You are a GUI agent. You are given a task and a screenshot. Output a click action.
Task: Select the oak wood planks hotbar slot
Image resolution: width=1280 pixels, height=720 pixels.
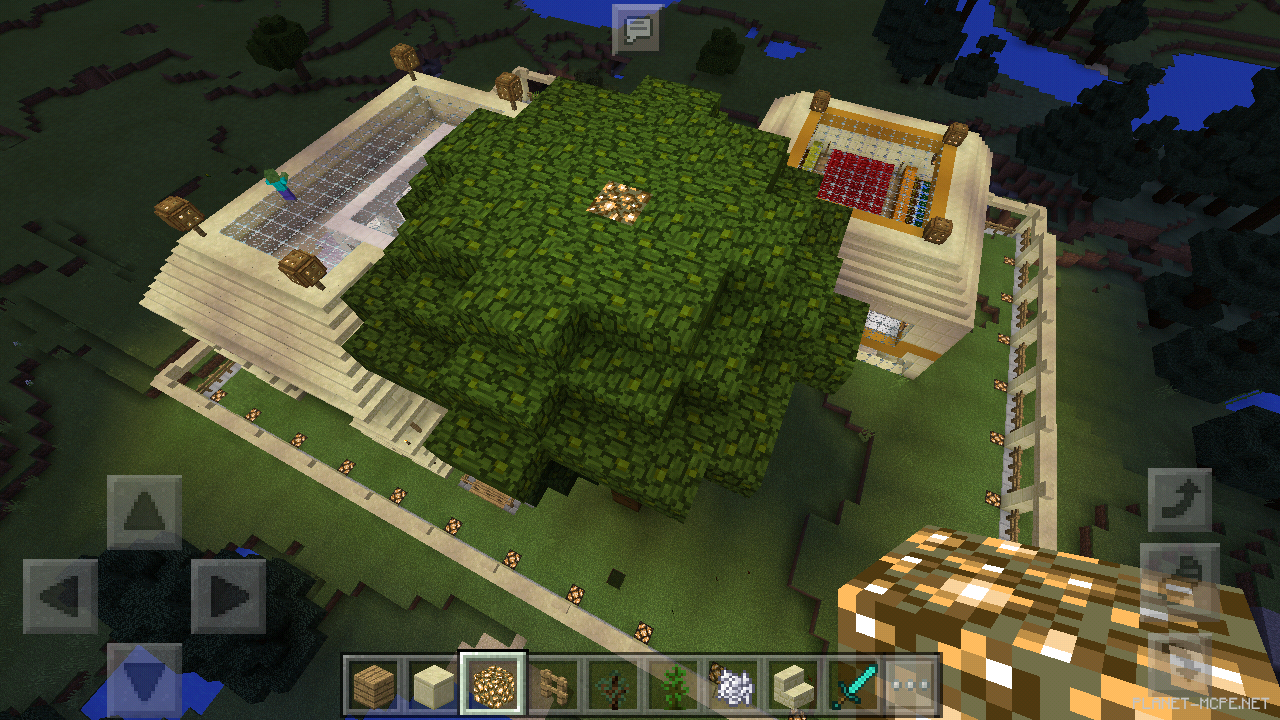click(x=373, y=685)
